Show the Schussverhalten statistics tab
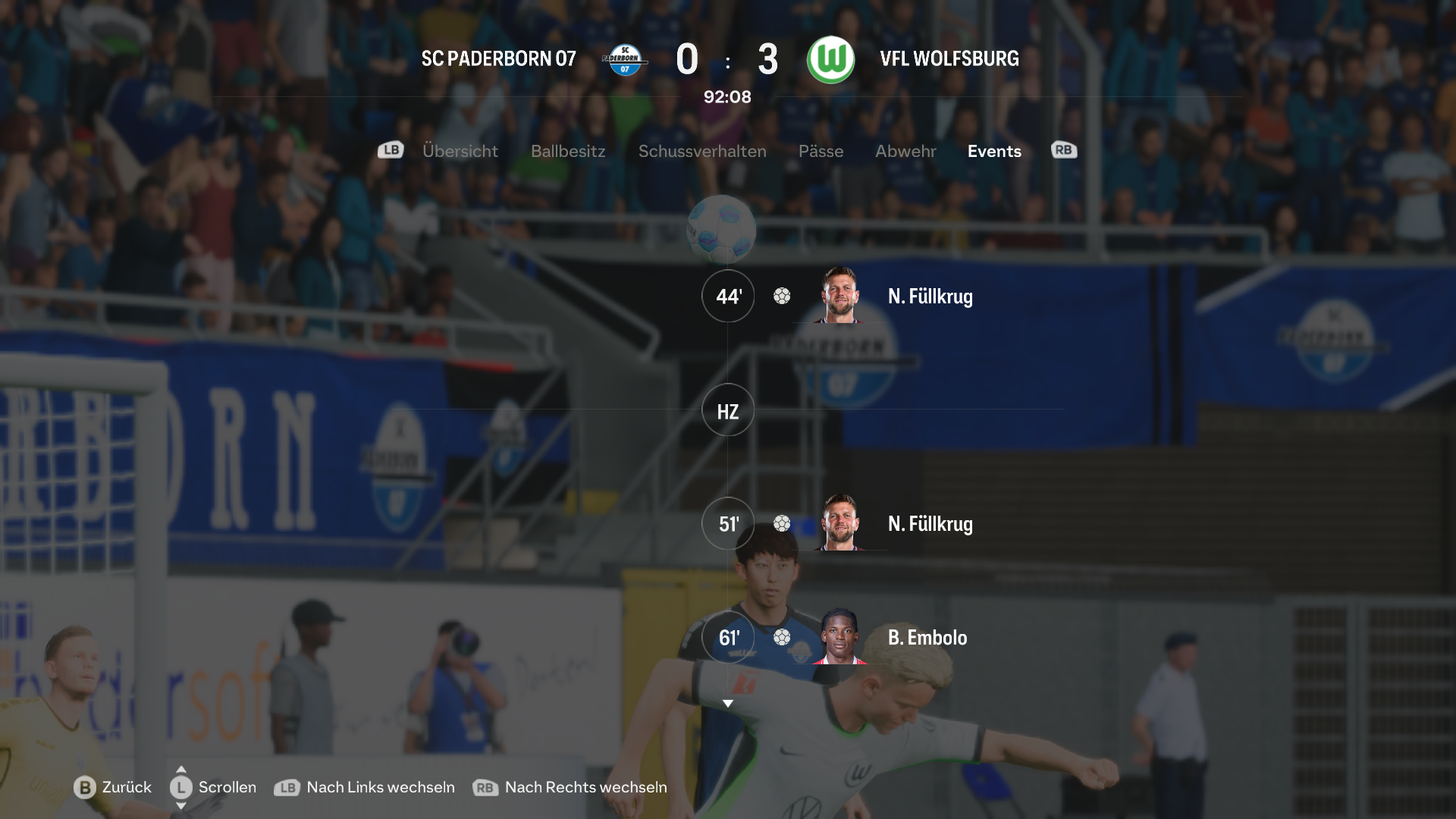This screenshot has height=819, width=1456. (702, 151)
